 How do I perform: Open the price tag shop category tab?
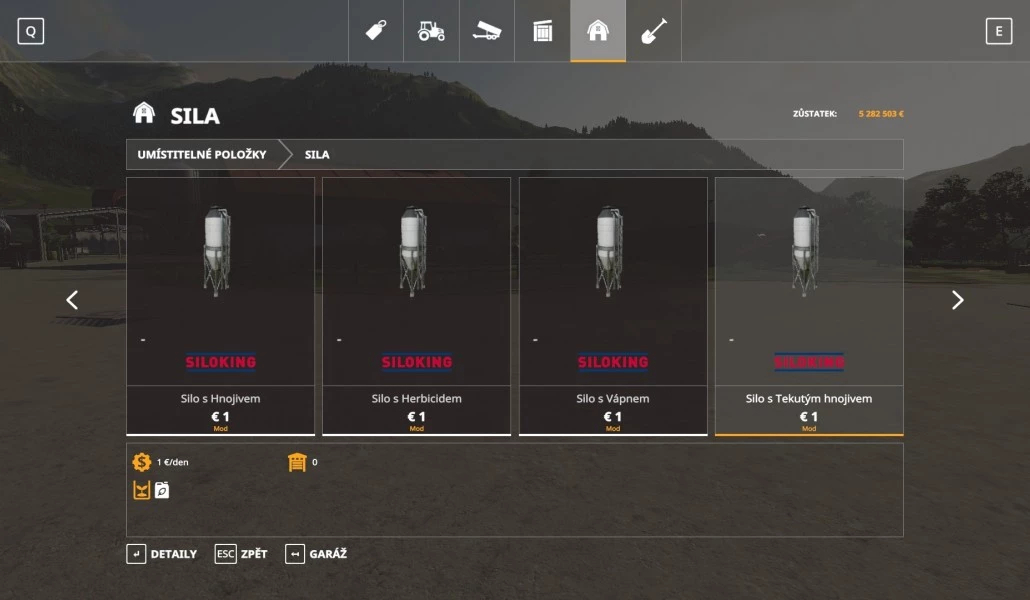click(376, 31)
